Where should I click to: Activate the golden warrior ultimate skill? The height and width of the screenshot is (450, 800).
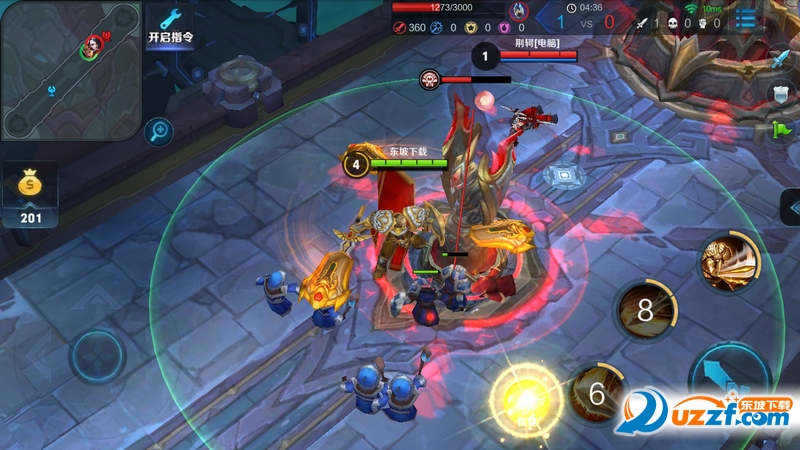pyautogui.click(x=729, y=262)
